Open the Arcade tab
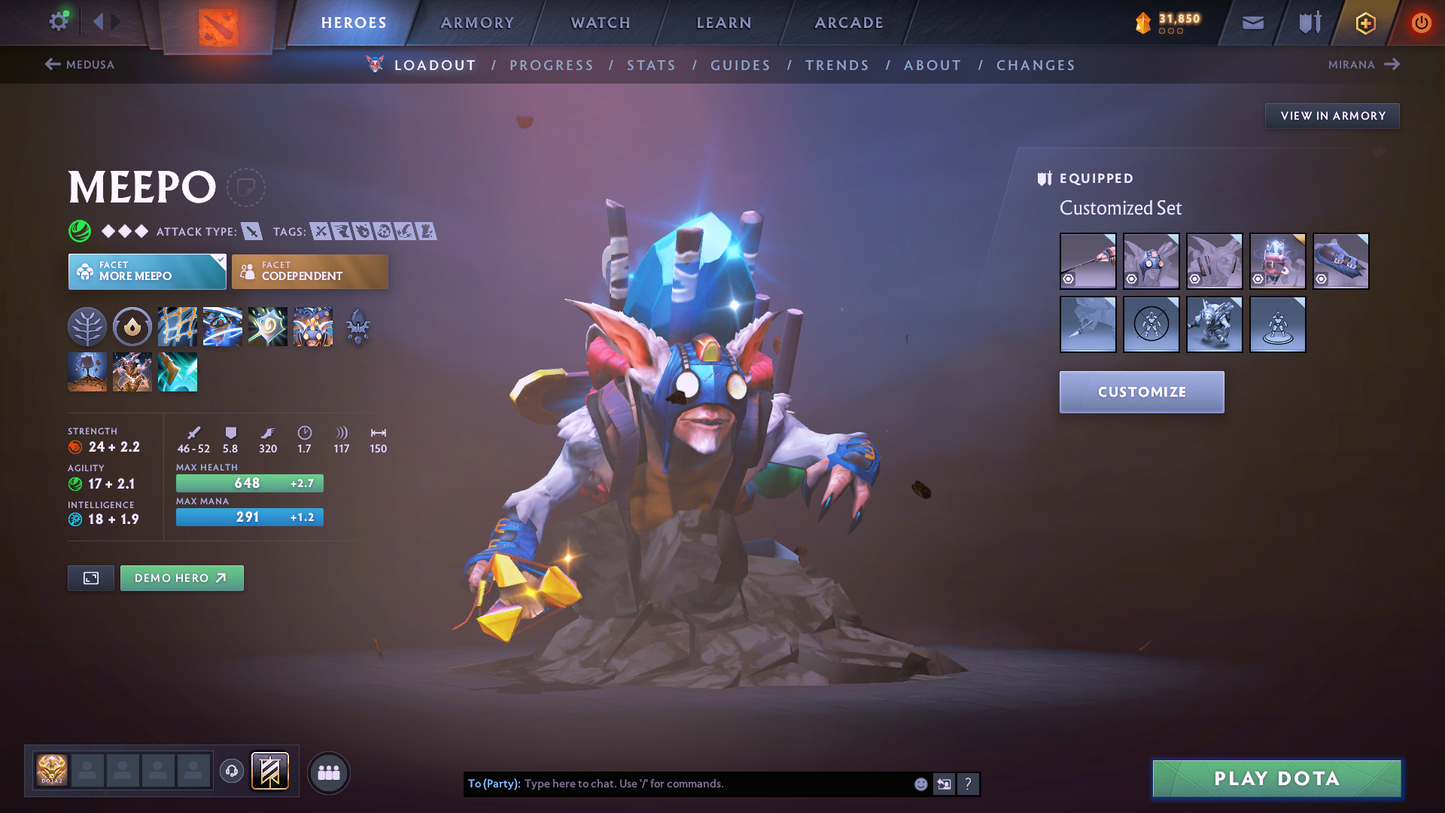 click(849, 23)
